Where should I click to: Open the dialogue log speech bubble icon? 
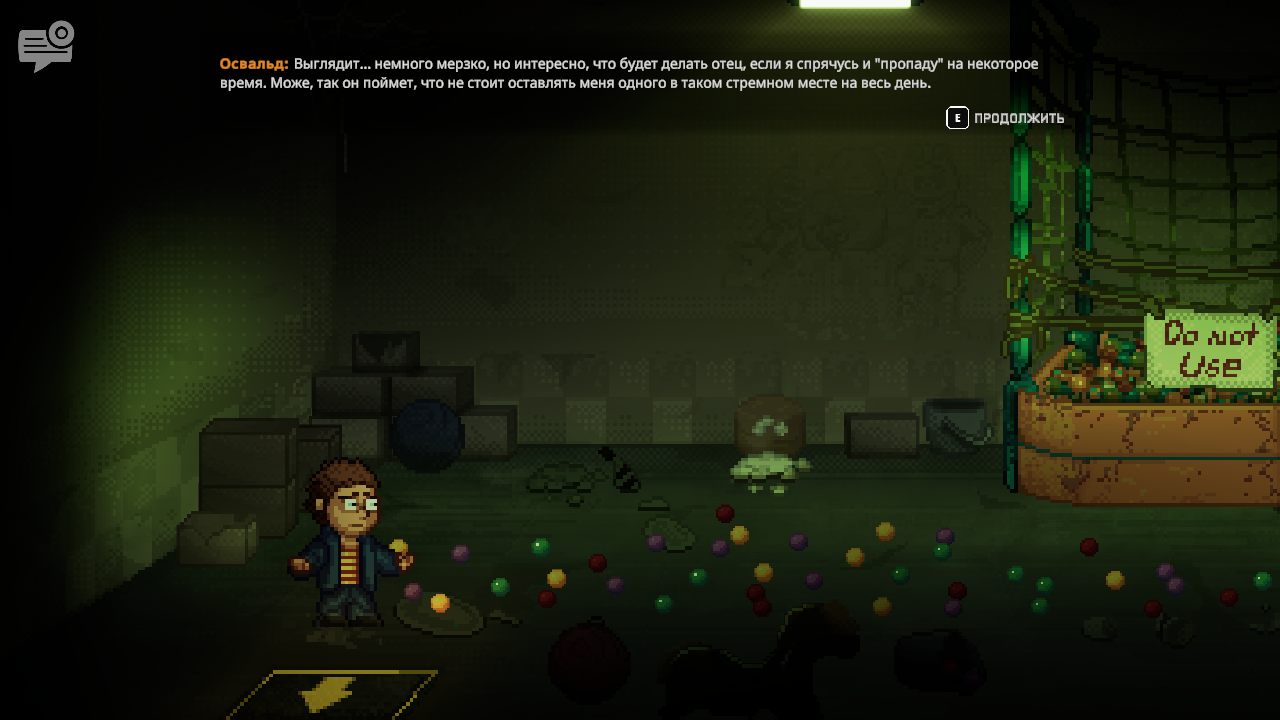[45, 47]
